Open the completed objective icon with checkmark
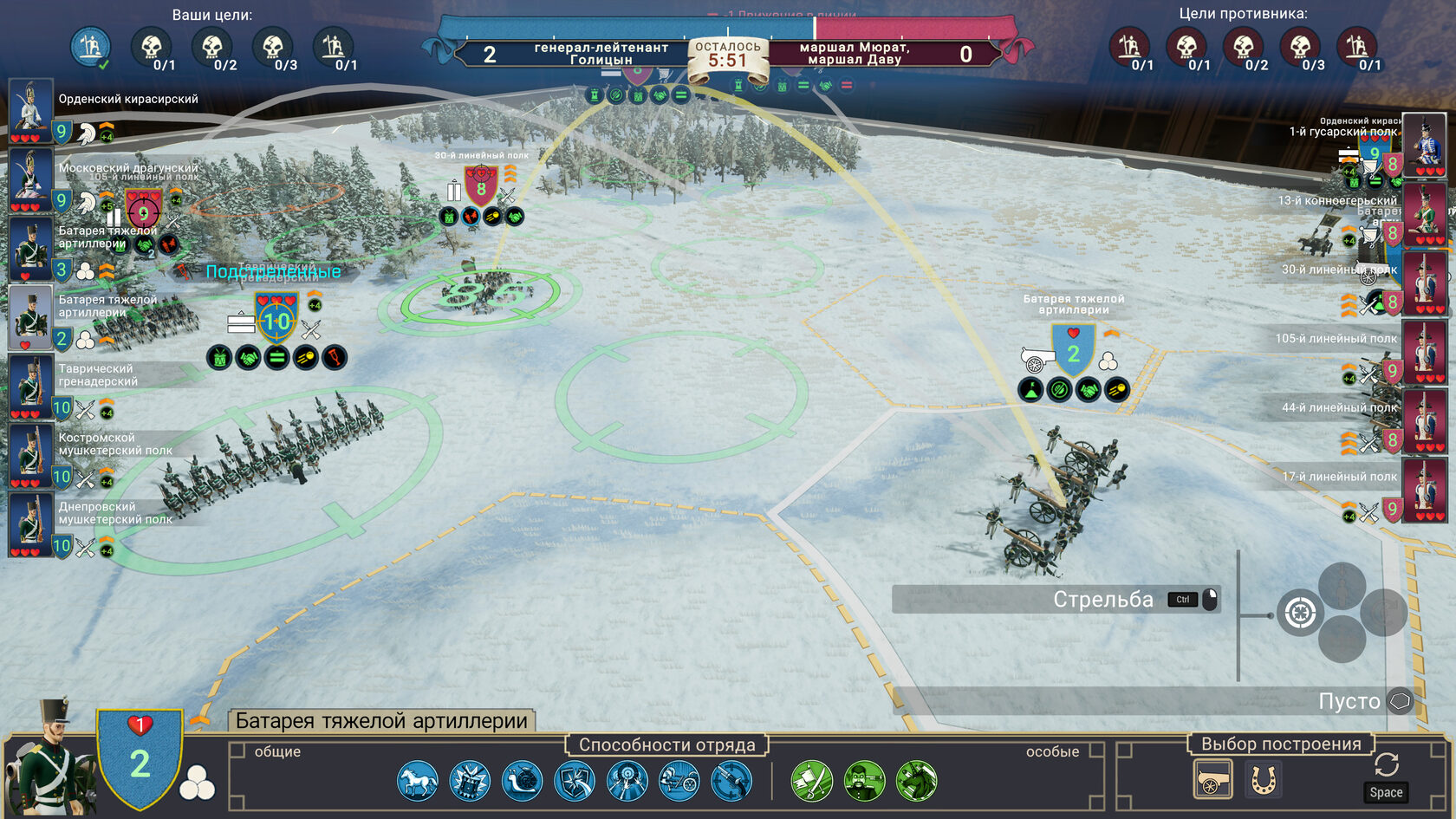Image resolution: width=1456 pixels, height=819 pixels. (90, 48)
